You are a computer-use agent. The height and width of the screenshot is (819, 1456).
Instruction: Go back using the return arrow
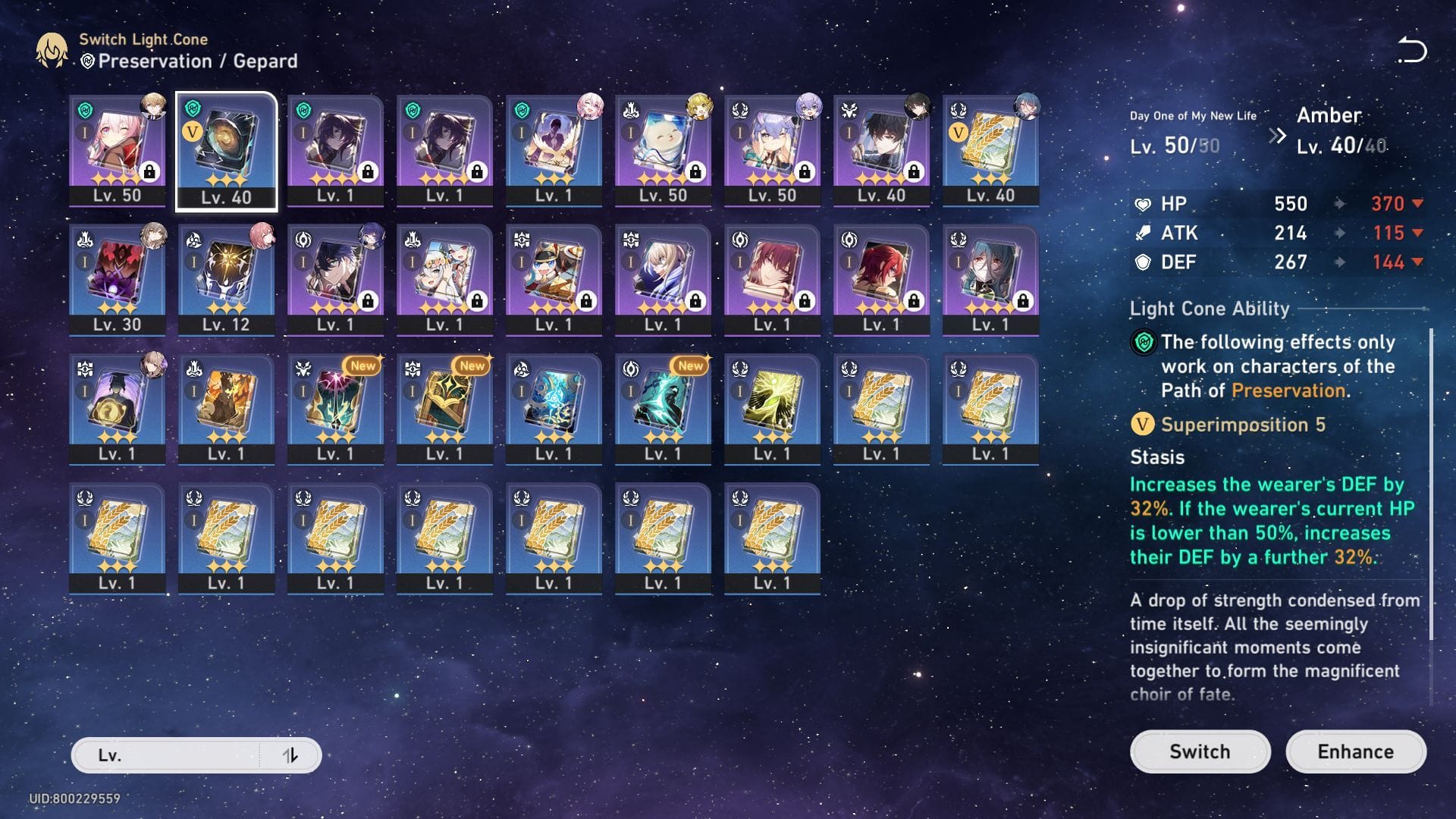click(1412, 50)
